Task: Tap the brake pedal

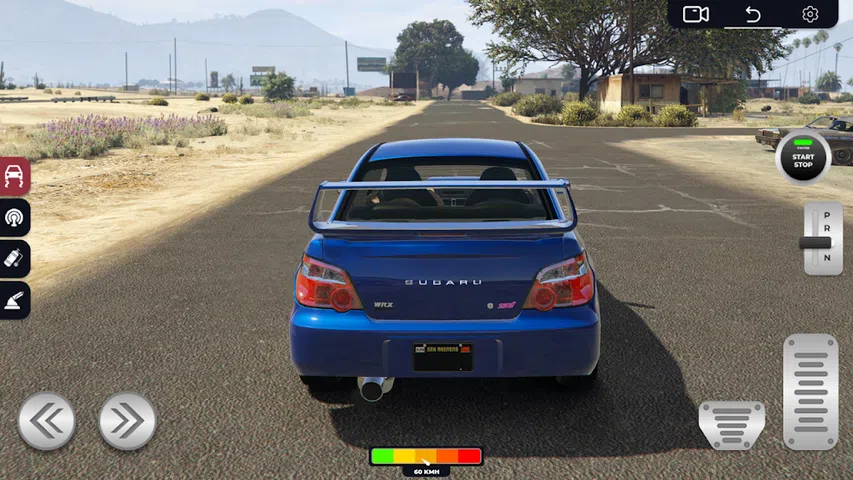Action: 731,425
